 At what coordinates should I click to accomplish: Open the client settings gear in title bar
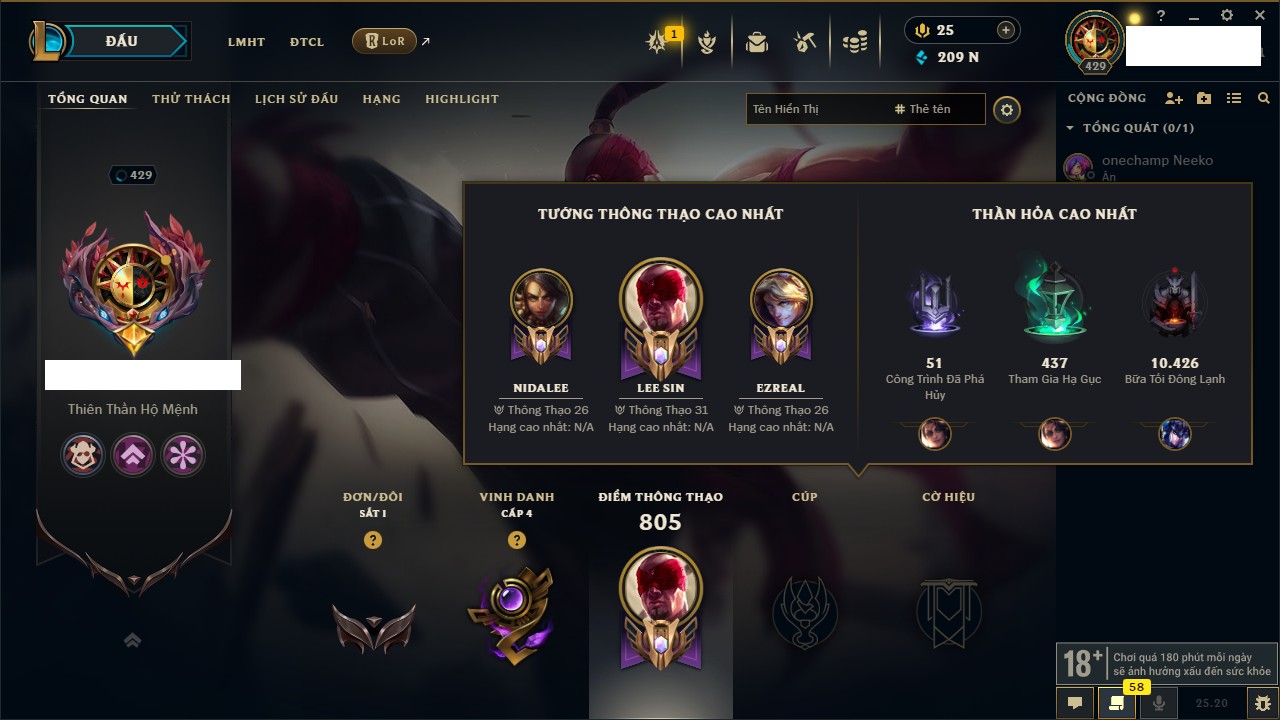[1227, 16]
